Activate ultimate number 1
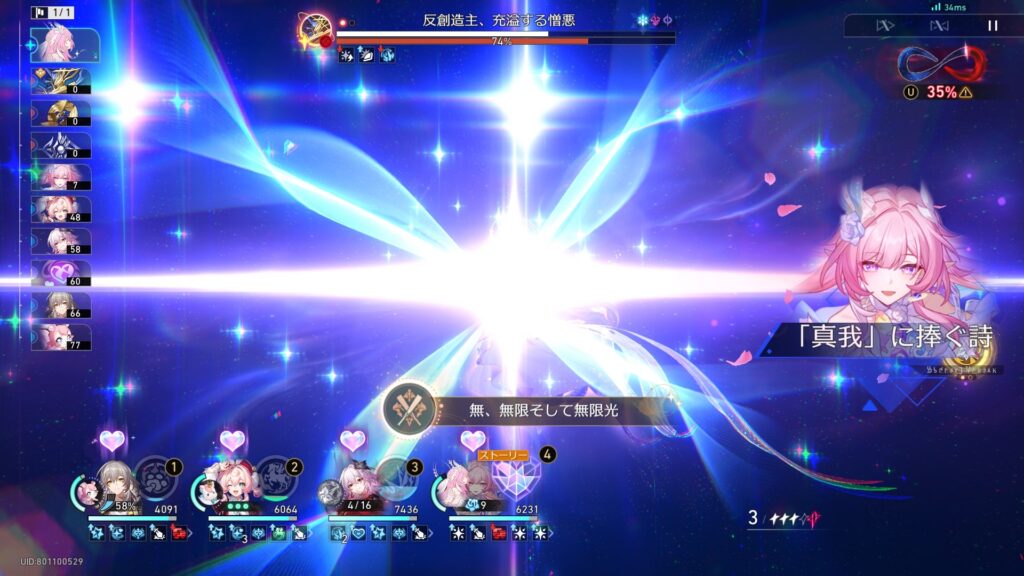This screenshot has width=1024, height=576. click(156, 476)
